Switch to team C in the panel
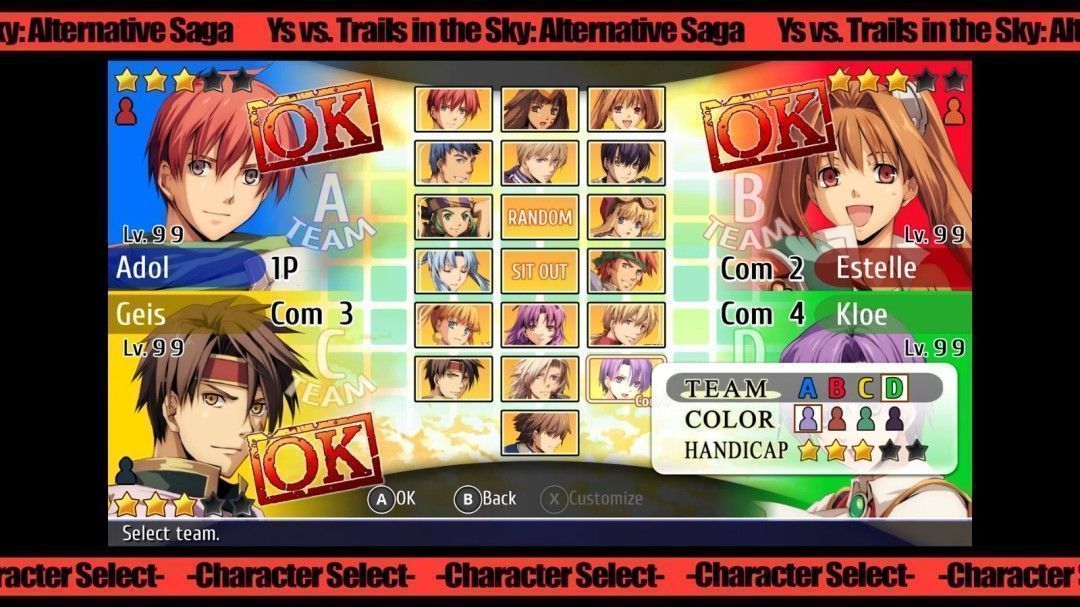 point(866,388)
